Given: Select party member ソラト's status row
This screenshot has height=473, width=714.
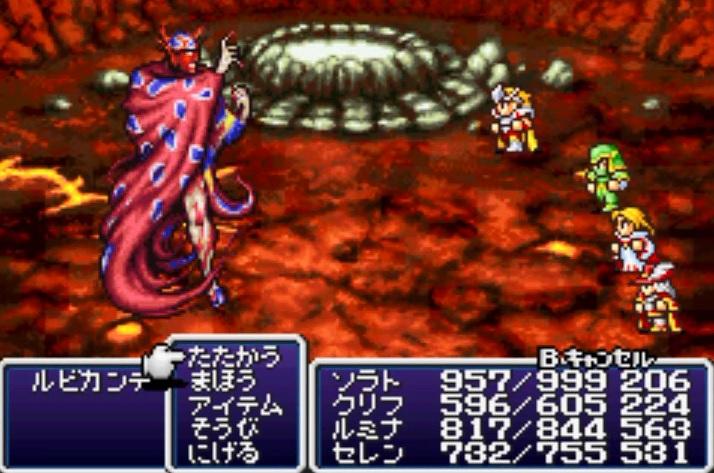Looking at the screenshot, I should [505, 381].
